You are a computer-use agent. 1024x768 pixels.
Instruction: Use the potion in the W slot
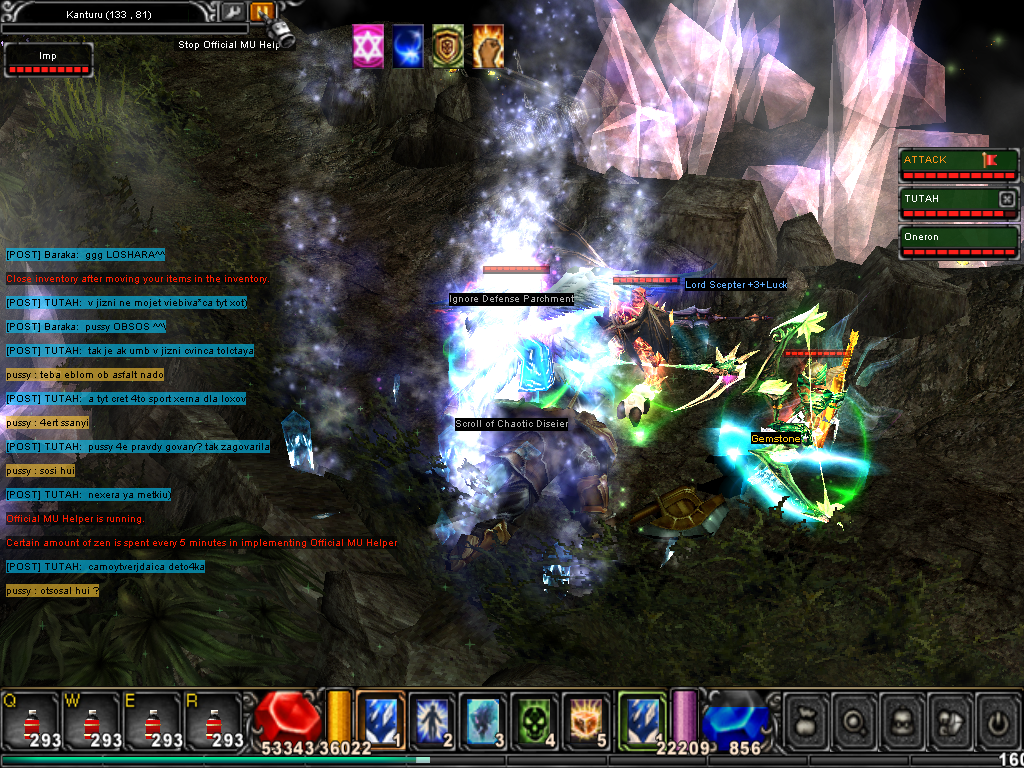[x=91, y=722]
